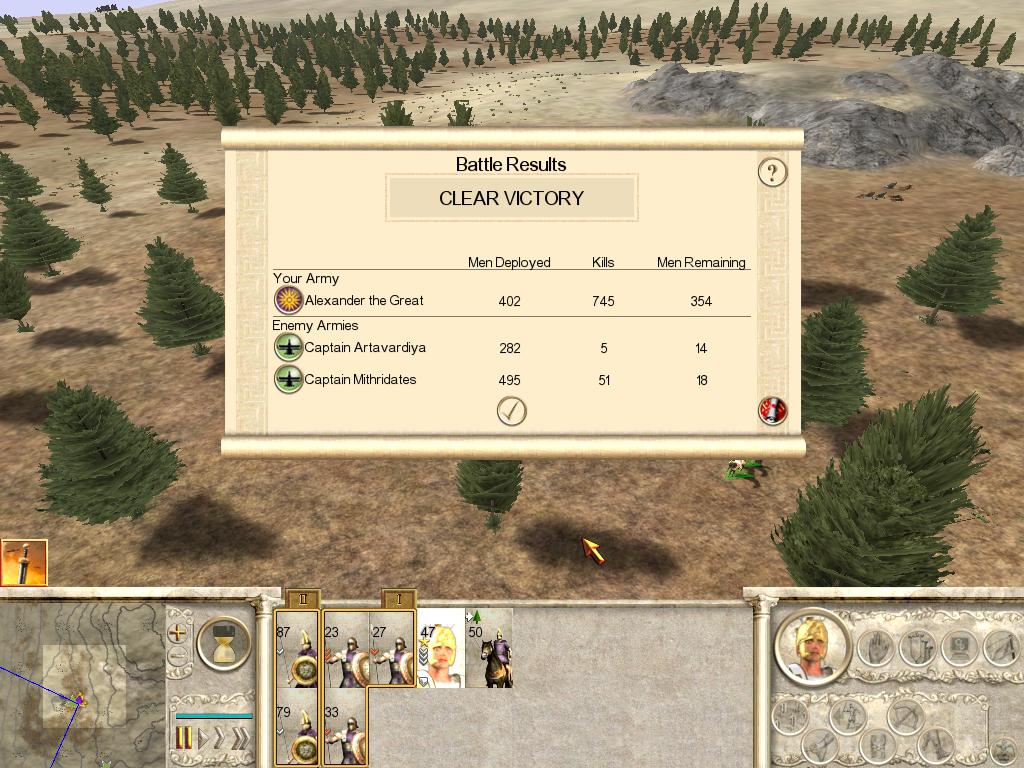Viewport: 1024px width, 768px height.
Task: Click the battle minimap
Action: tap(80, 690)
